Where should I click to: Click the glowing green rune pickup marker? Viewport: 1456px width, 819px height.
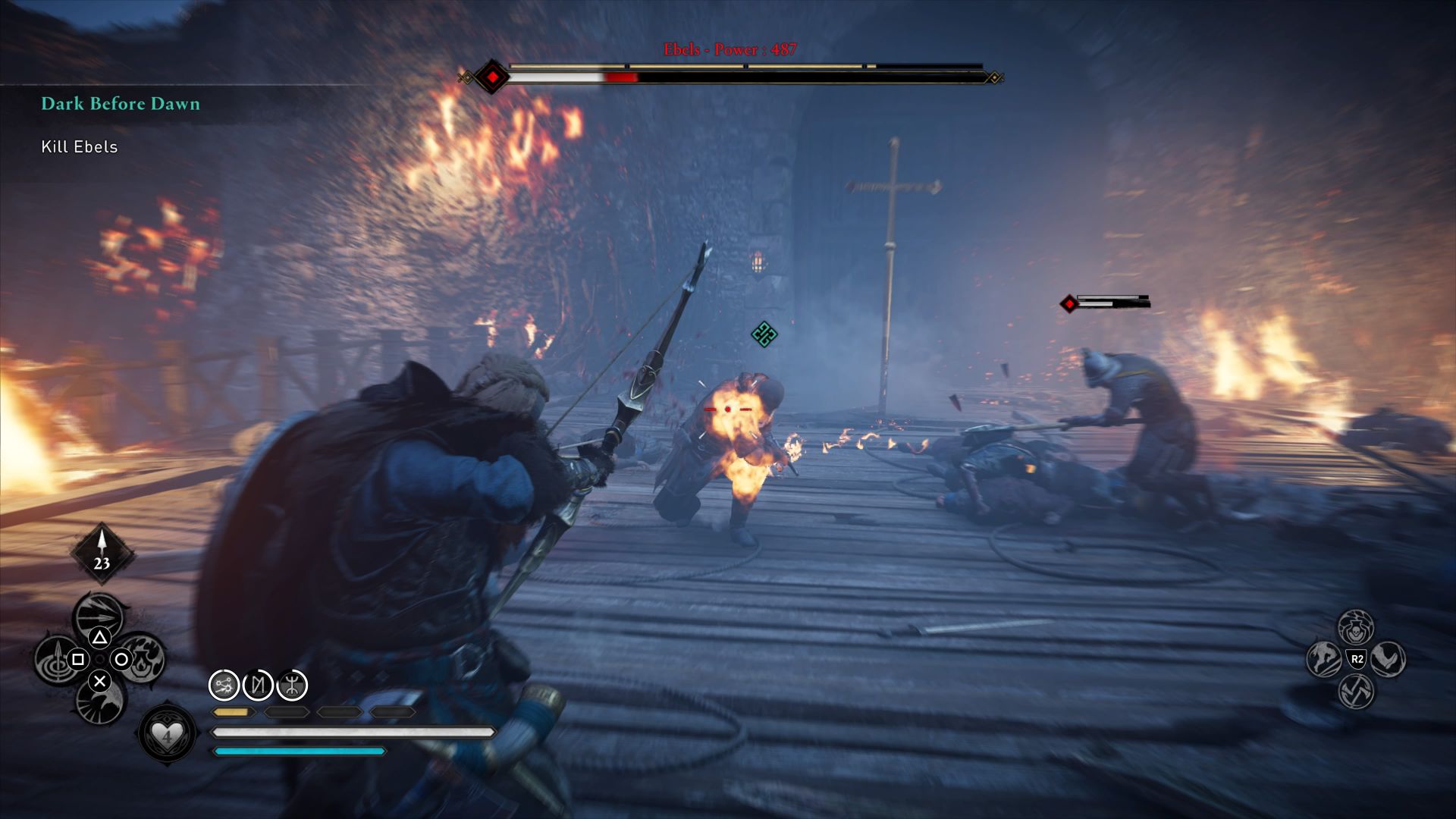coord(765,334)
